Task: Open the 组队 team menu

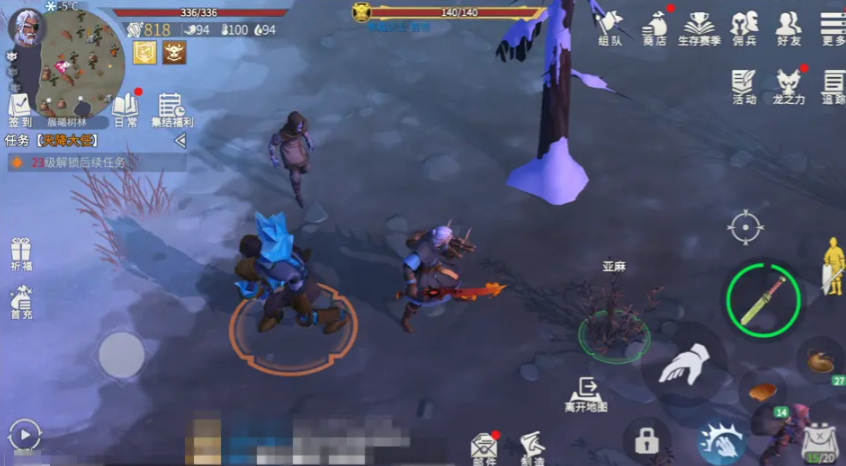Action: (609, 26)
